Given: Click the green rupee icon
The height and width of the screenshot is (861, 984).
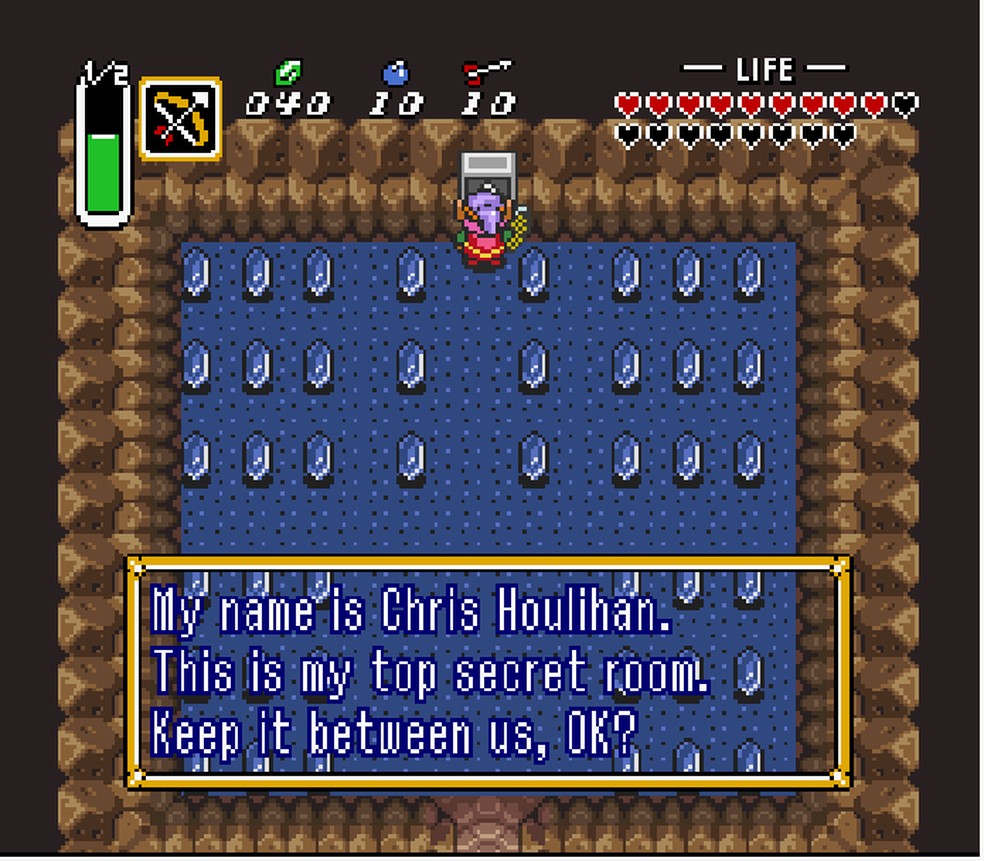Looking at the screenshot, I should pos(288,73).
